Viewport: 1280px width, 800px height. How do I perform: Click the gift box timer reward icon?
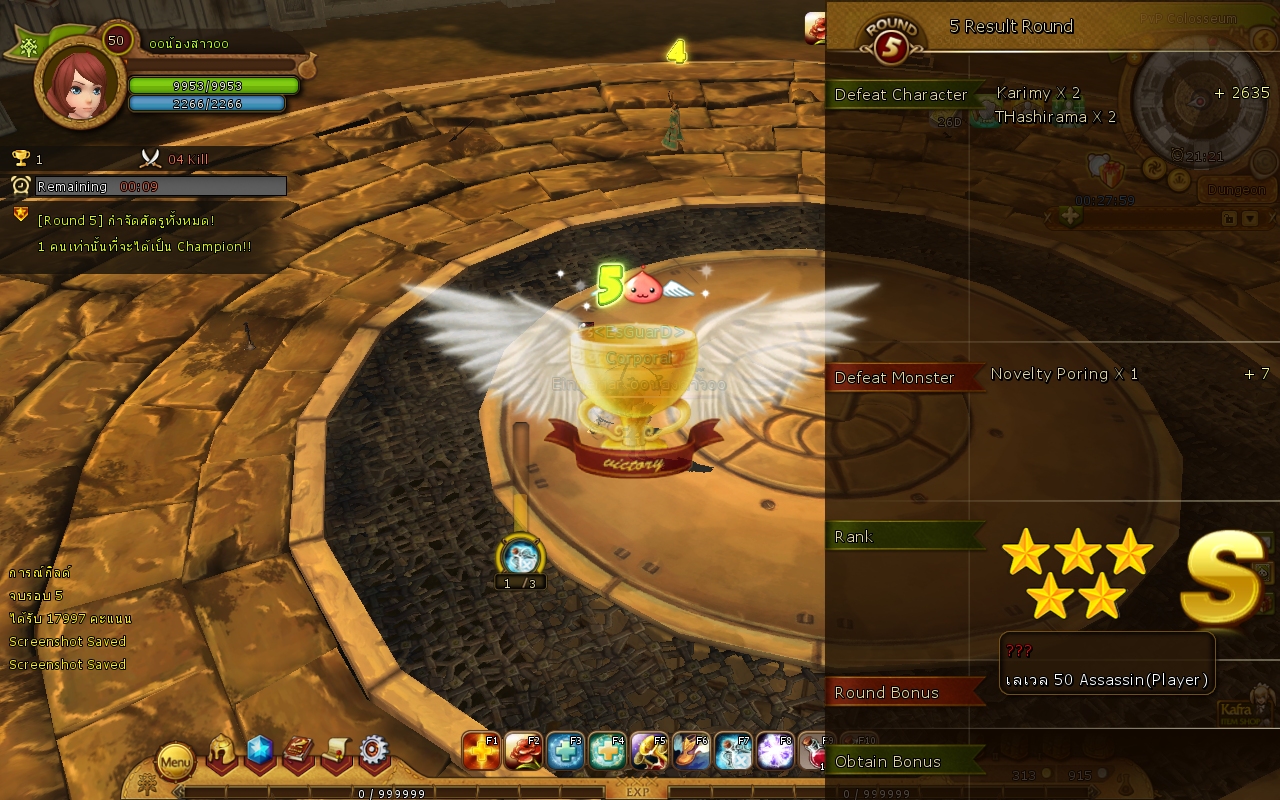1107,174
